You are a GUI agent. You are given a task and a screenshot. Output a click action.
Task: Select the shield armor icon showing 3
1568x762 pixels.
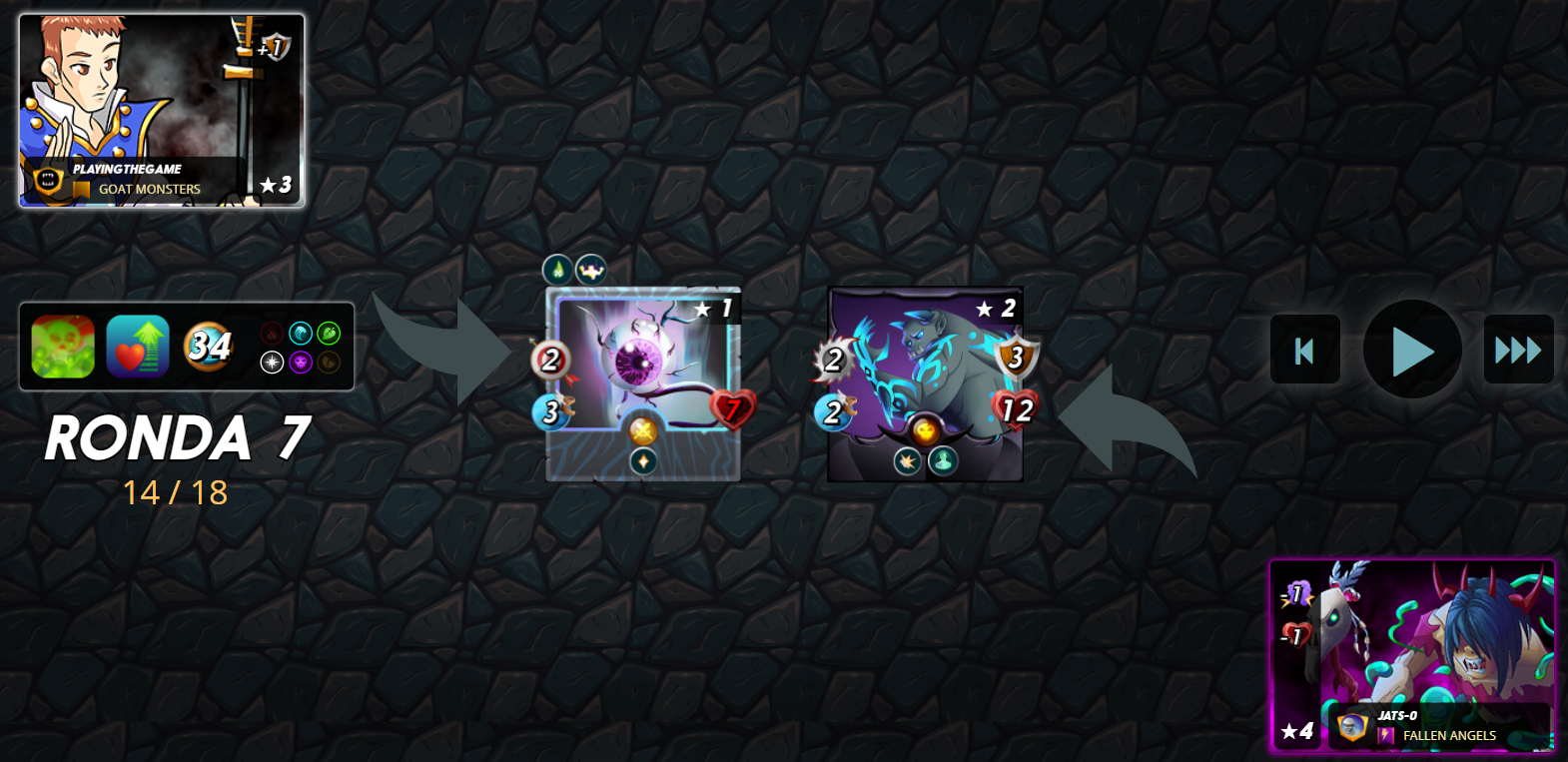1015,358
